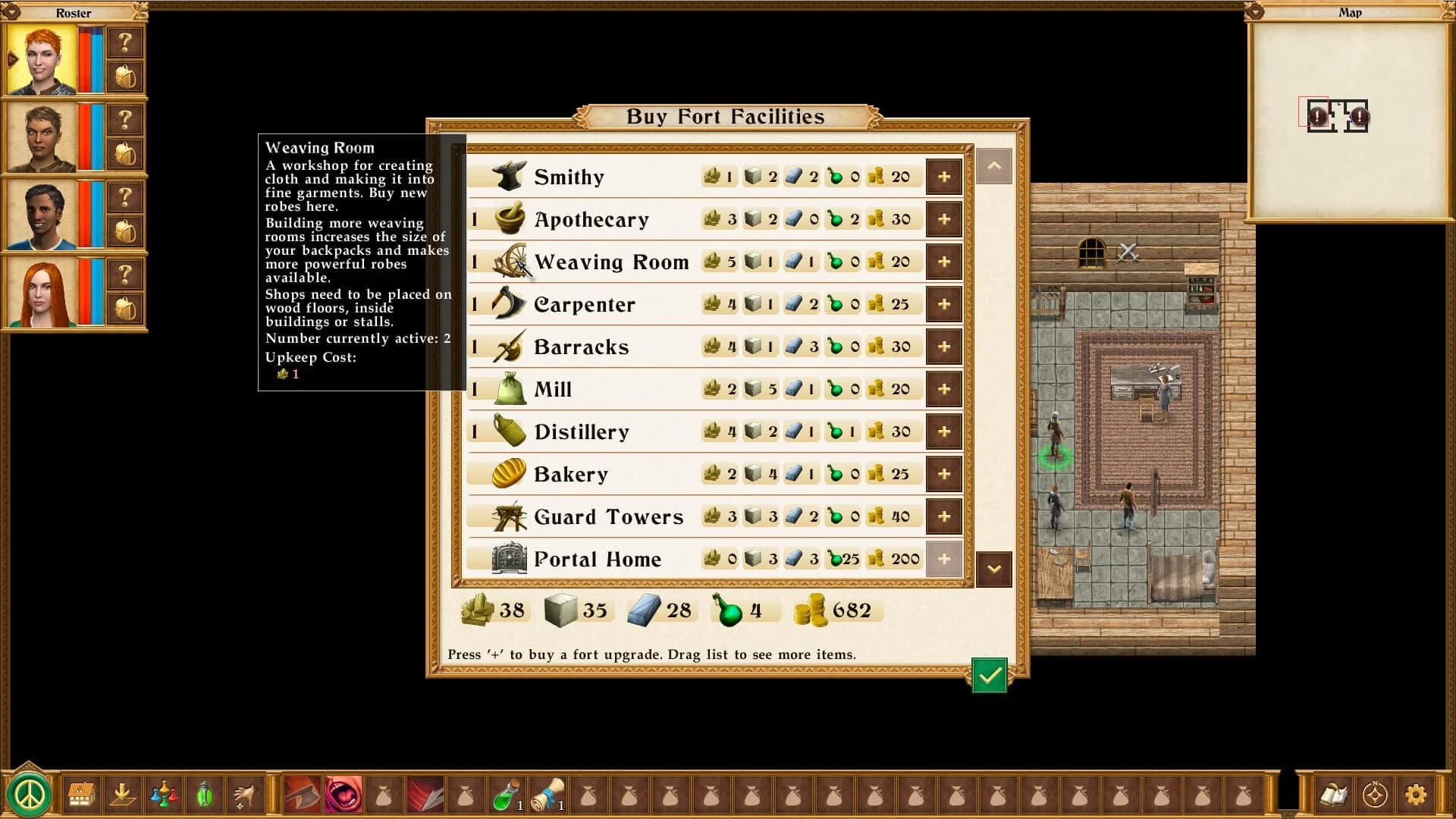Select the axe attack icon
1456x819 pixels.
[301, 795]
